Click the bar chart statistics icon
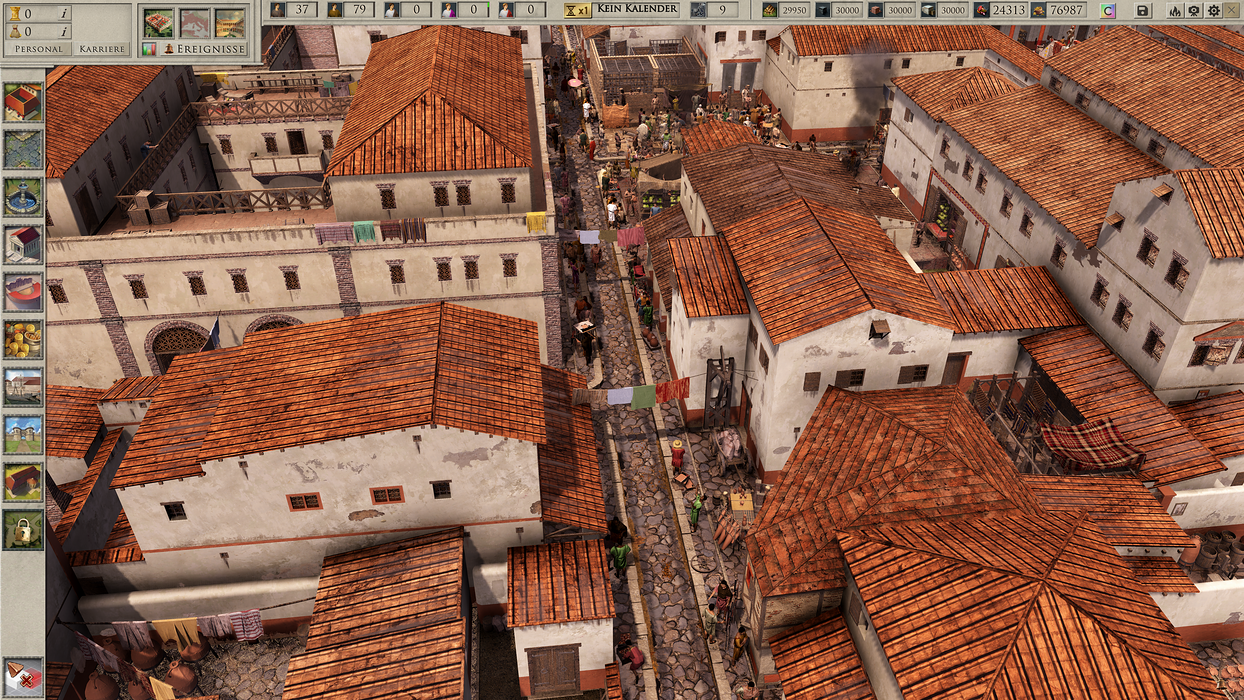The image size is (1244, 700). tap(149, 48)
